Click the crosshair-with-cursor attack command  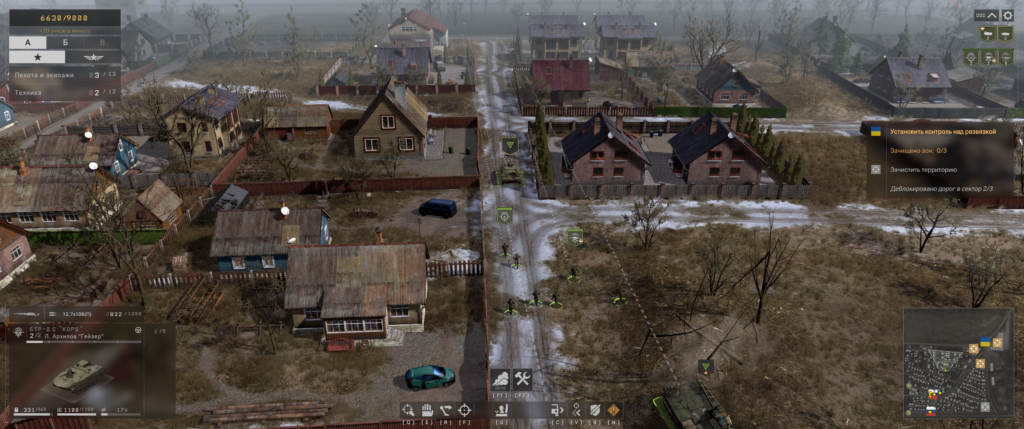point(408,409)
